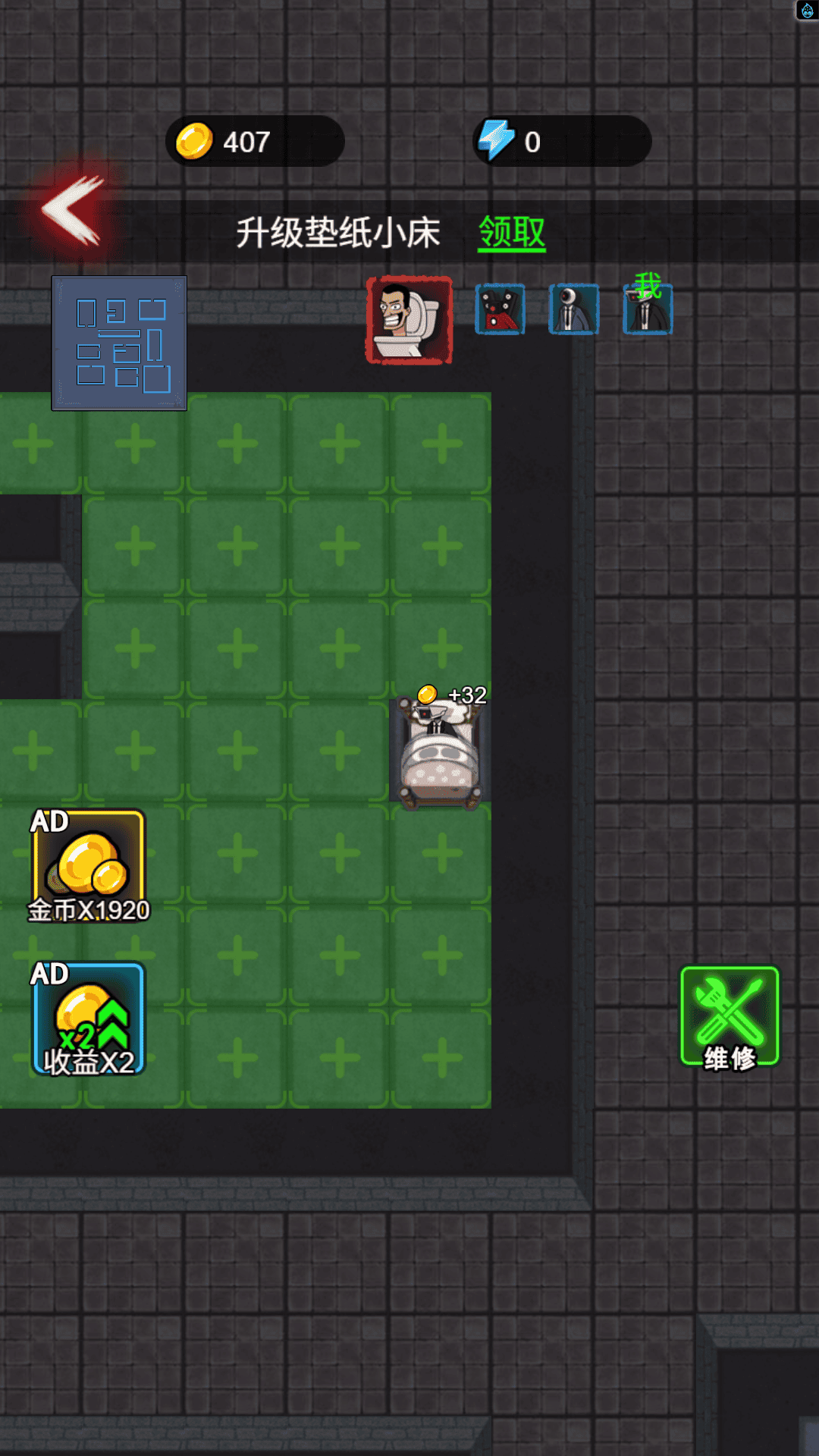Select the speaker-head character portrait
Image resolution: width=819 pixels, height=1456 pixels.
click(x=500, y=309)
